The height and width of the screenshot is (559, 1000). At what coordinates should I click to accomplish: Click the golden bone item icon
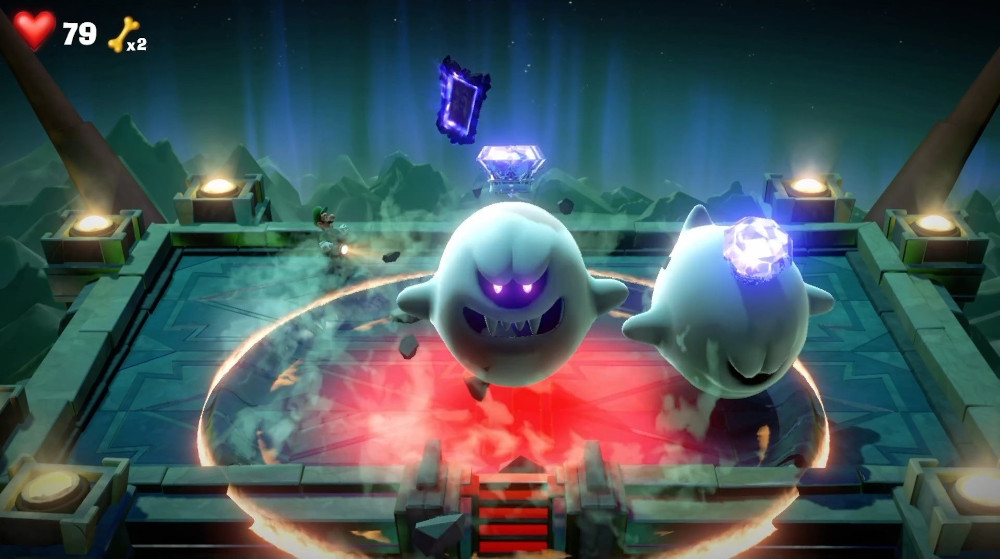(123, 35)
